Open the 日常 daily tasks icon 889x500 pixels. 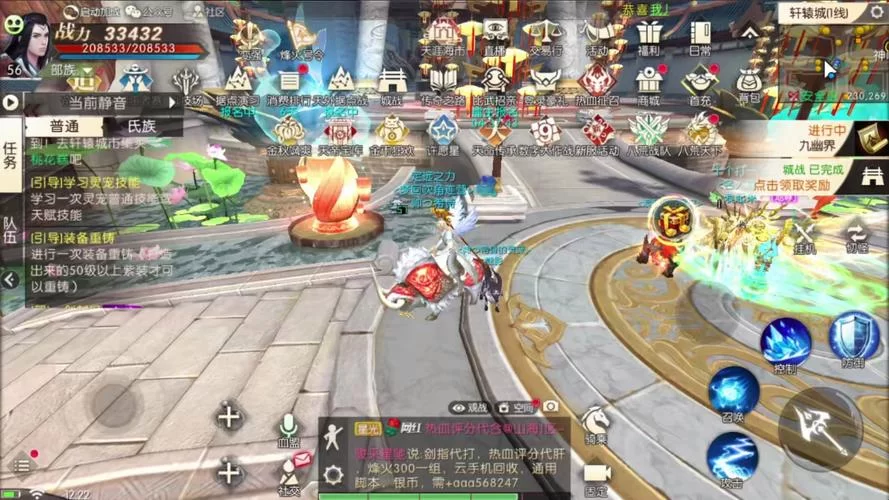701,36
